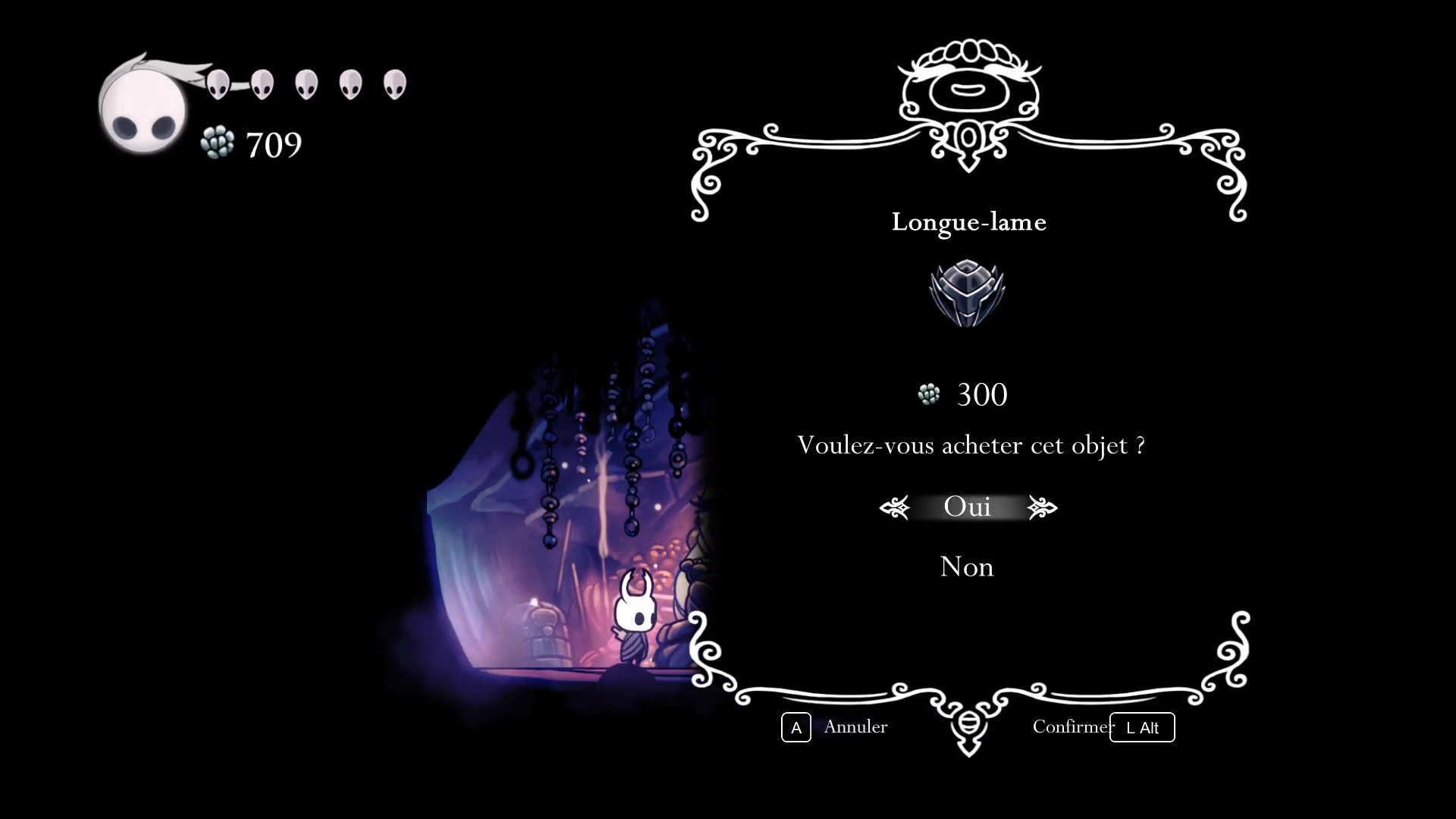Screen dimensions: 1456x819
Task: Click the Confirmer option
Action: pyautogui.click(x=1072, y=726)
